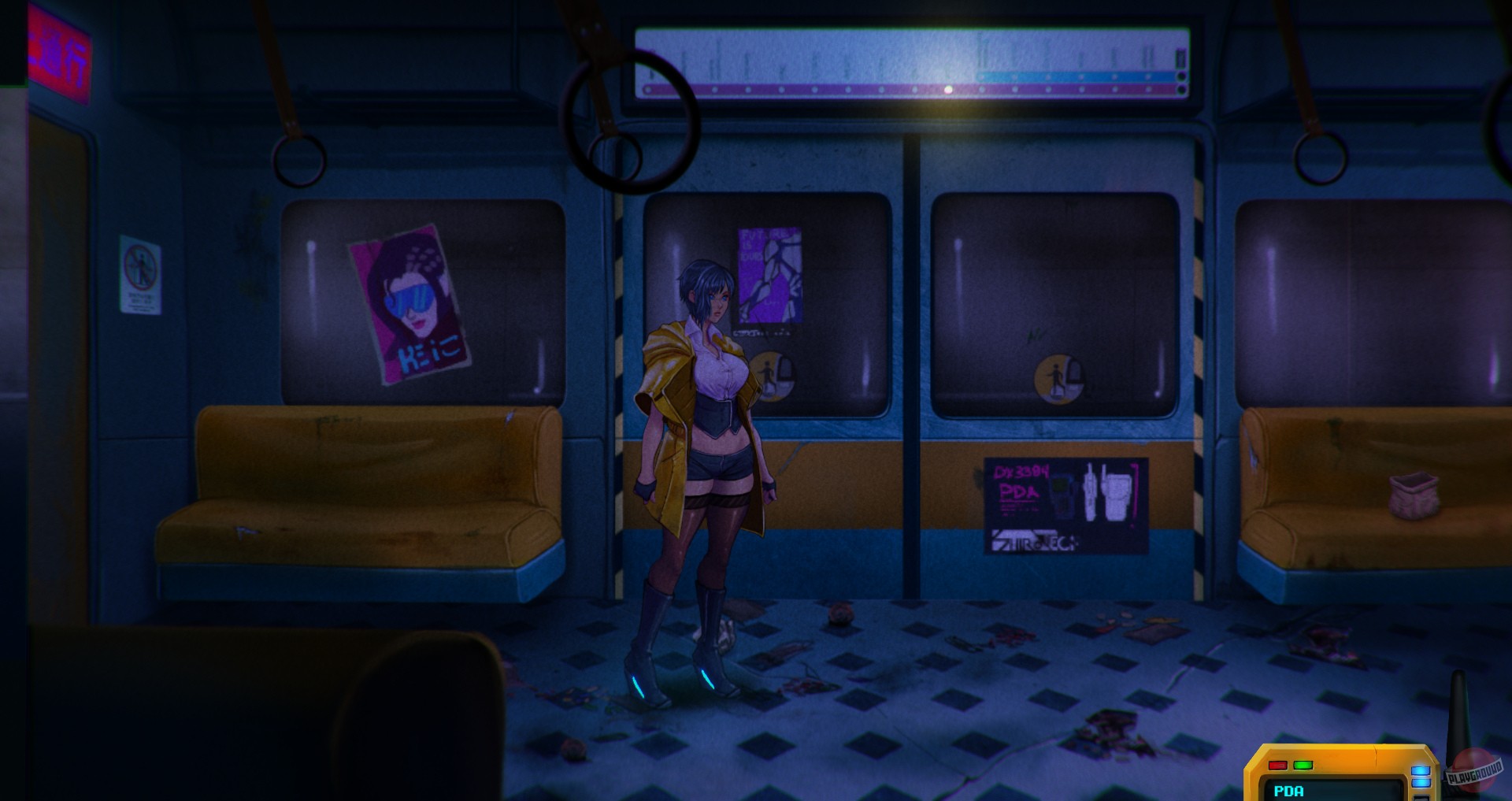Toggle the lower blue indicator on the PDA
Viewport: 1512px width, 801px height.
[x=1421, y=782]
